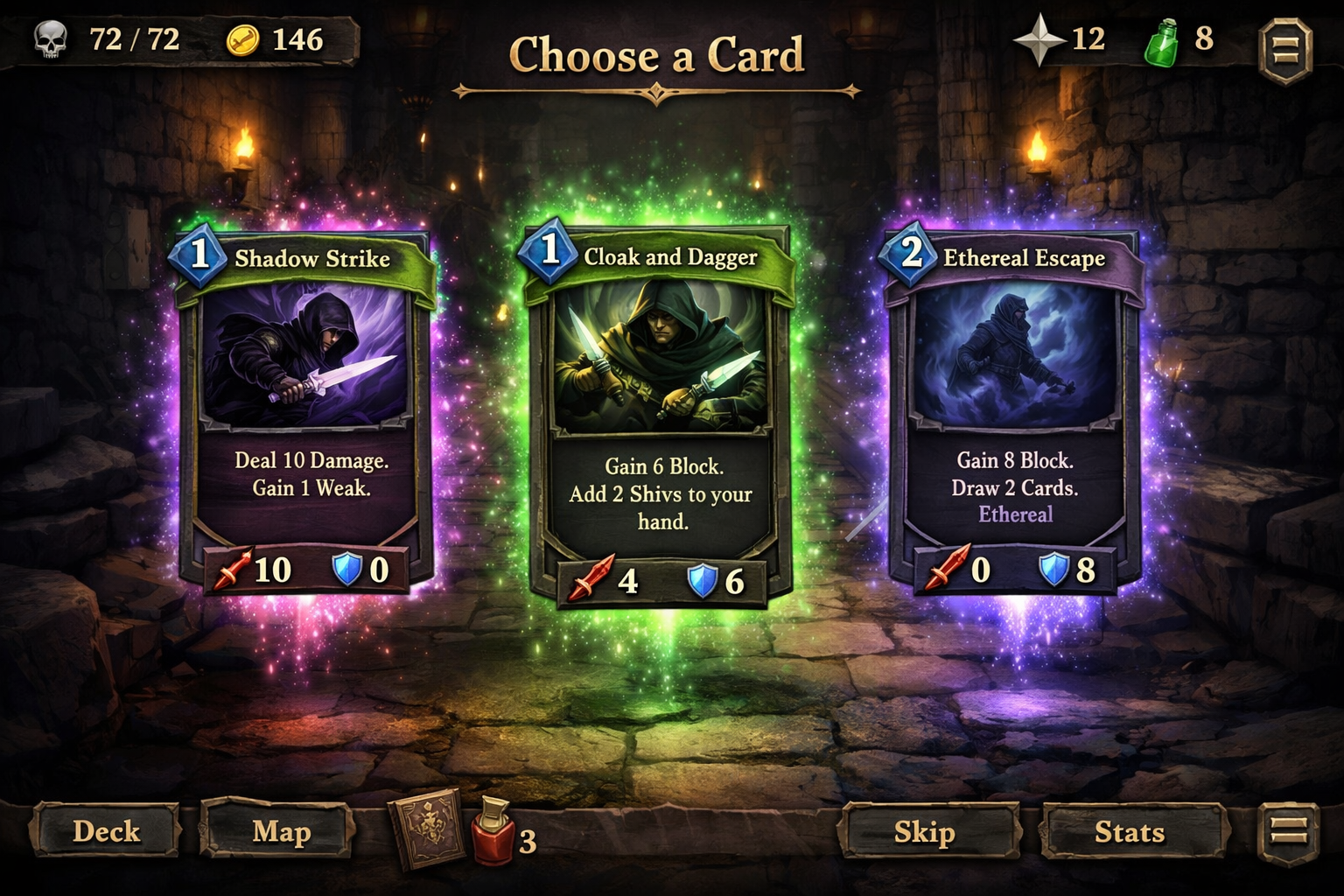Open the card deck book icon in bottom bar
Screen dimensions: 1344x896
pos(426,832)
